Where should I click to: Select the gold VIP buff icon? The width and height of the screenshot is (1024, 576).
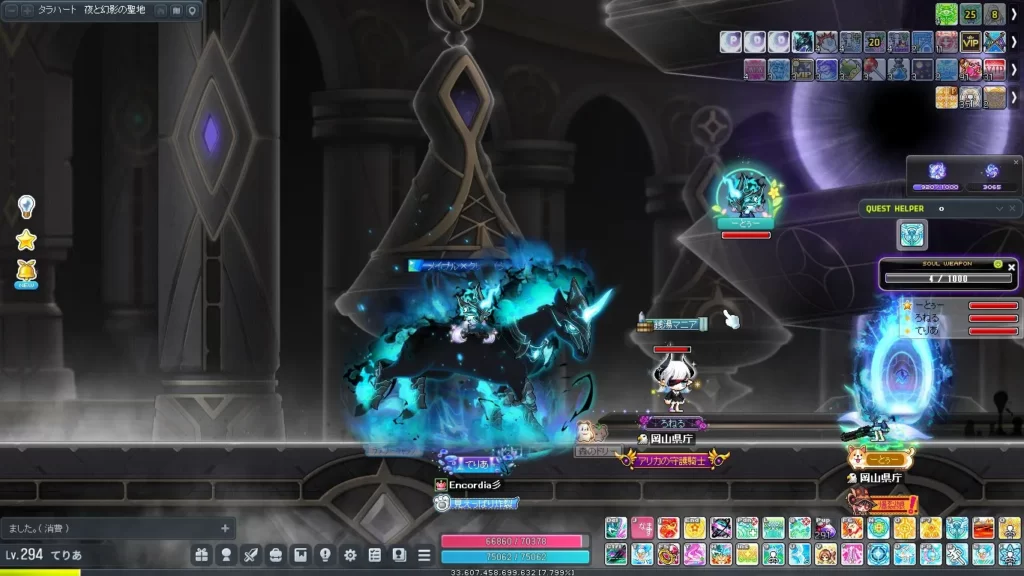[x=970, y=42]
